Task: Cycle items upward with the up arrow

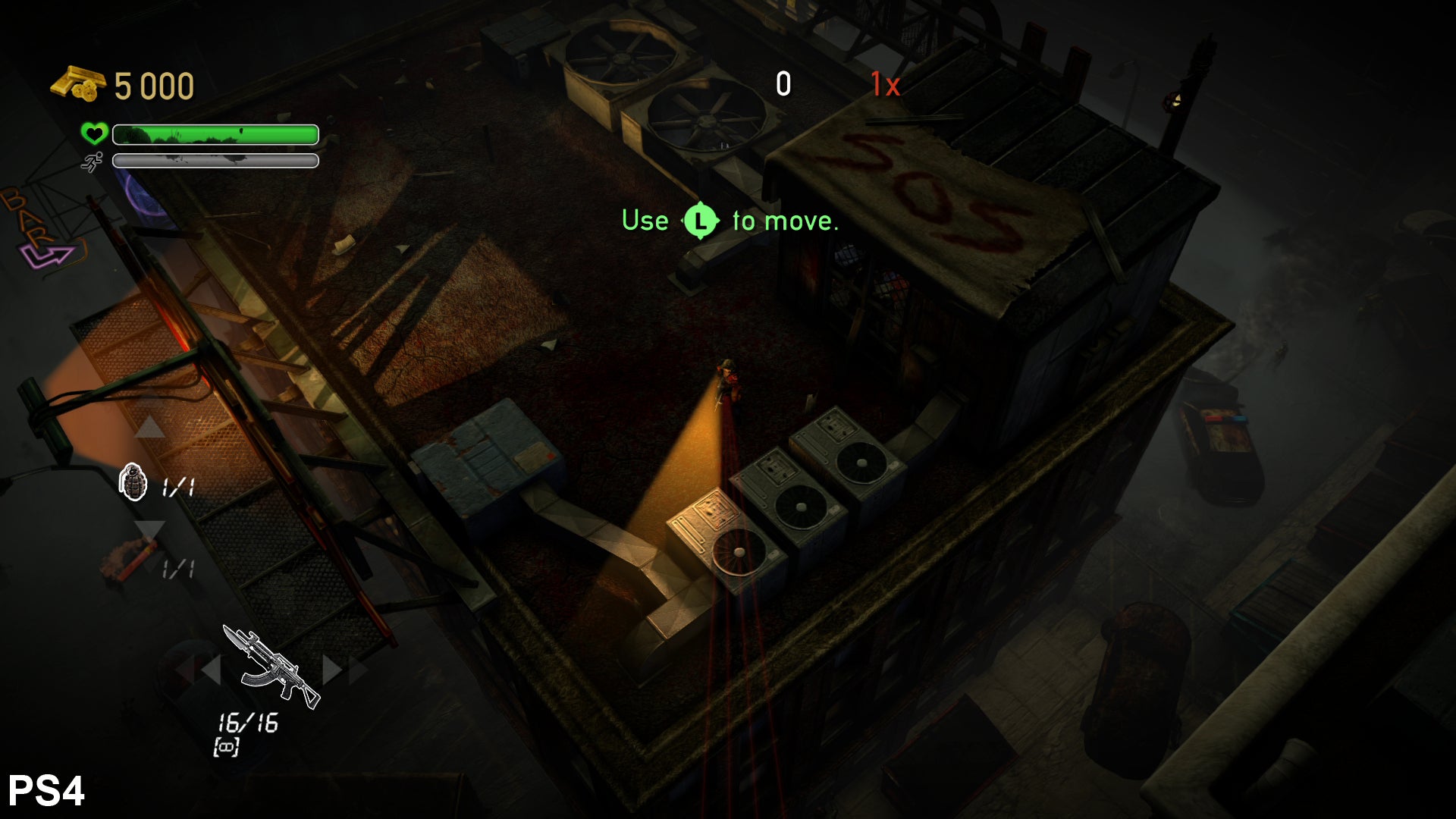Action: click(149, 428)
